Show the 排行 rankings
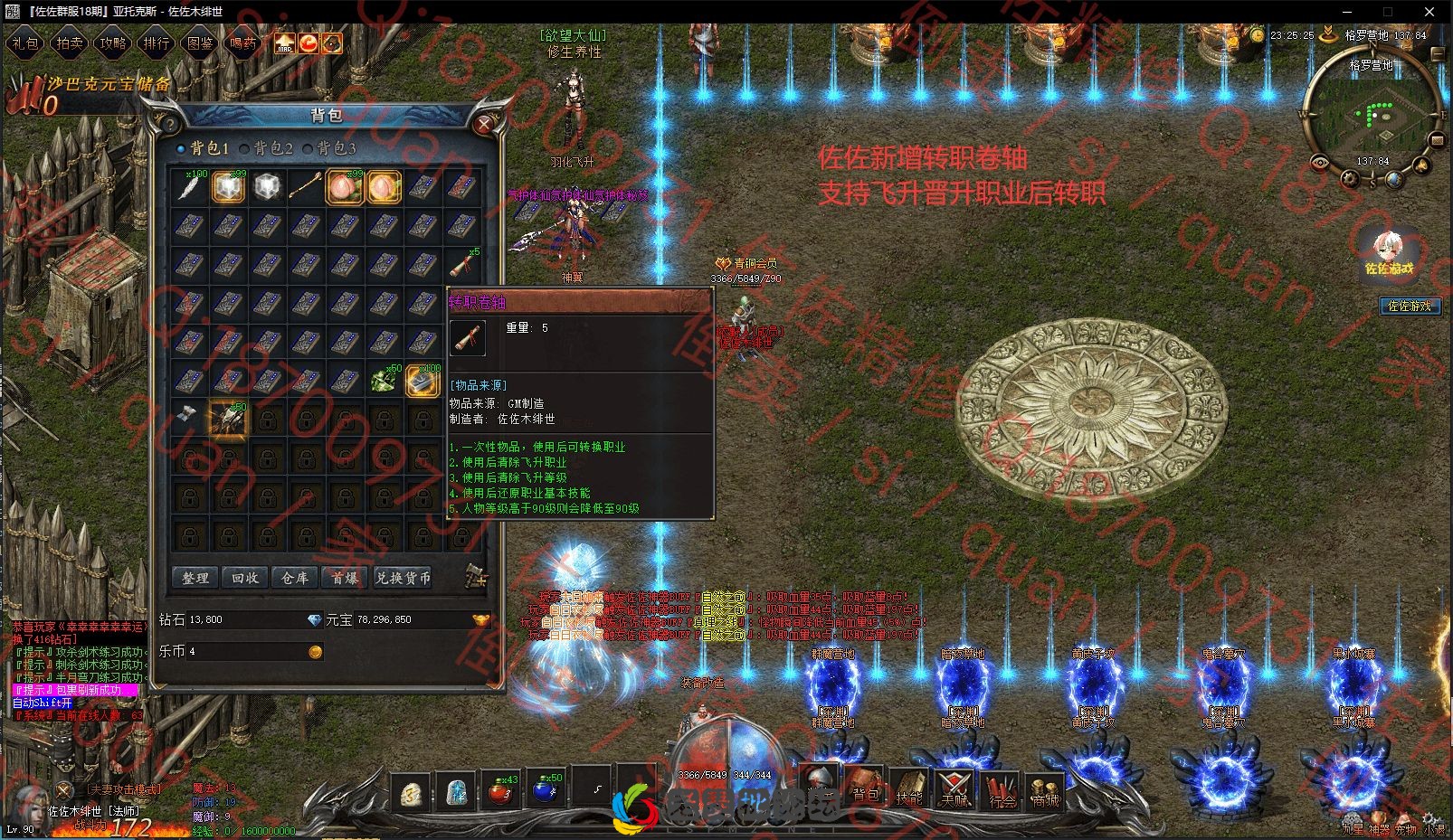The height and width of the screenshot is (840, 1453). (156, 42)
